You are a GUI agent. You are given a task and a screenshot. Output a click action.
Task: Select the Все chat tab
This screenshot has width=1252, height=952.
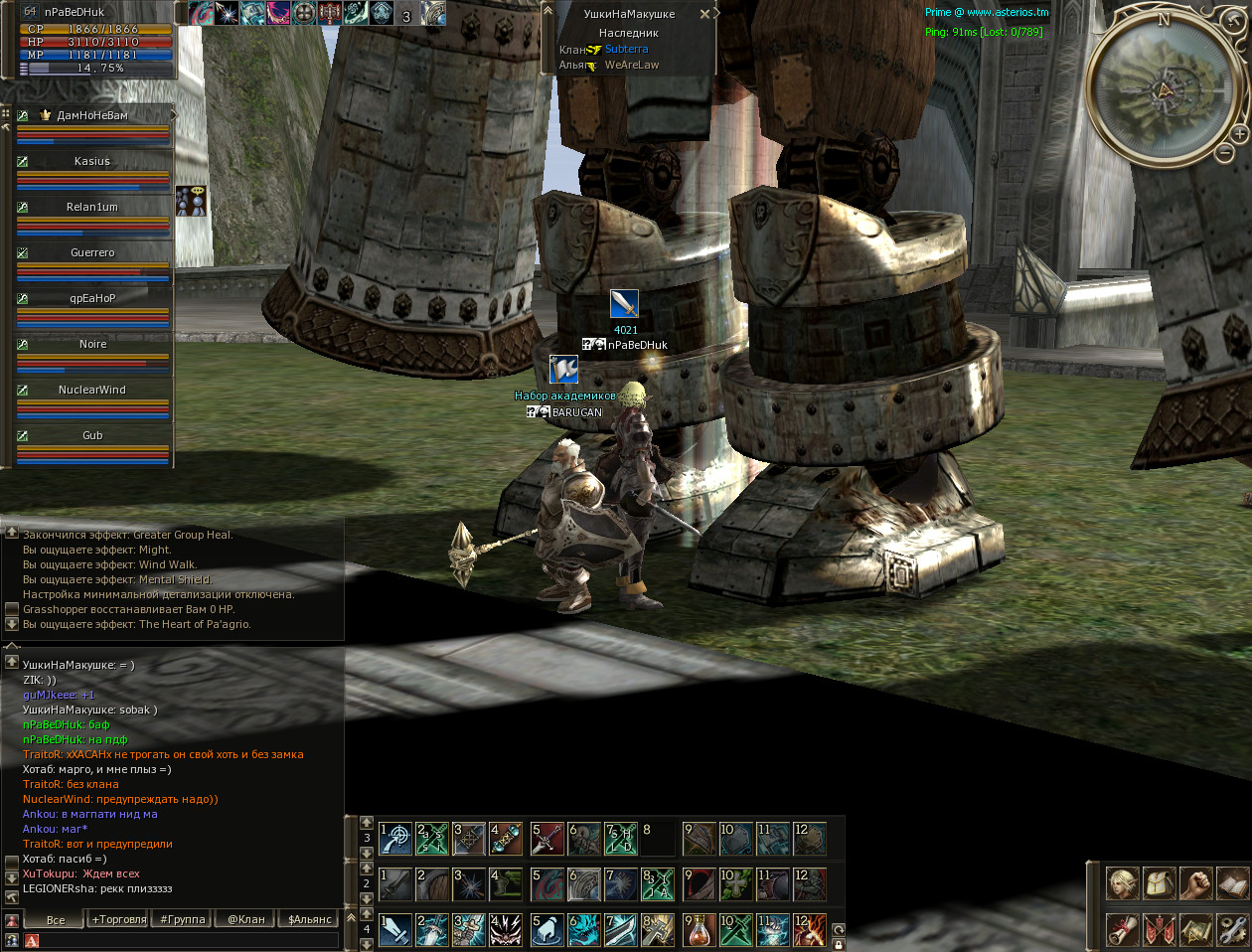tap(56, 919)
